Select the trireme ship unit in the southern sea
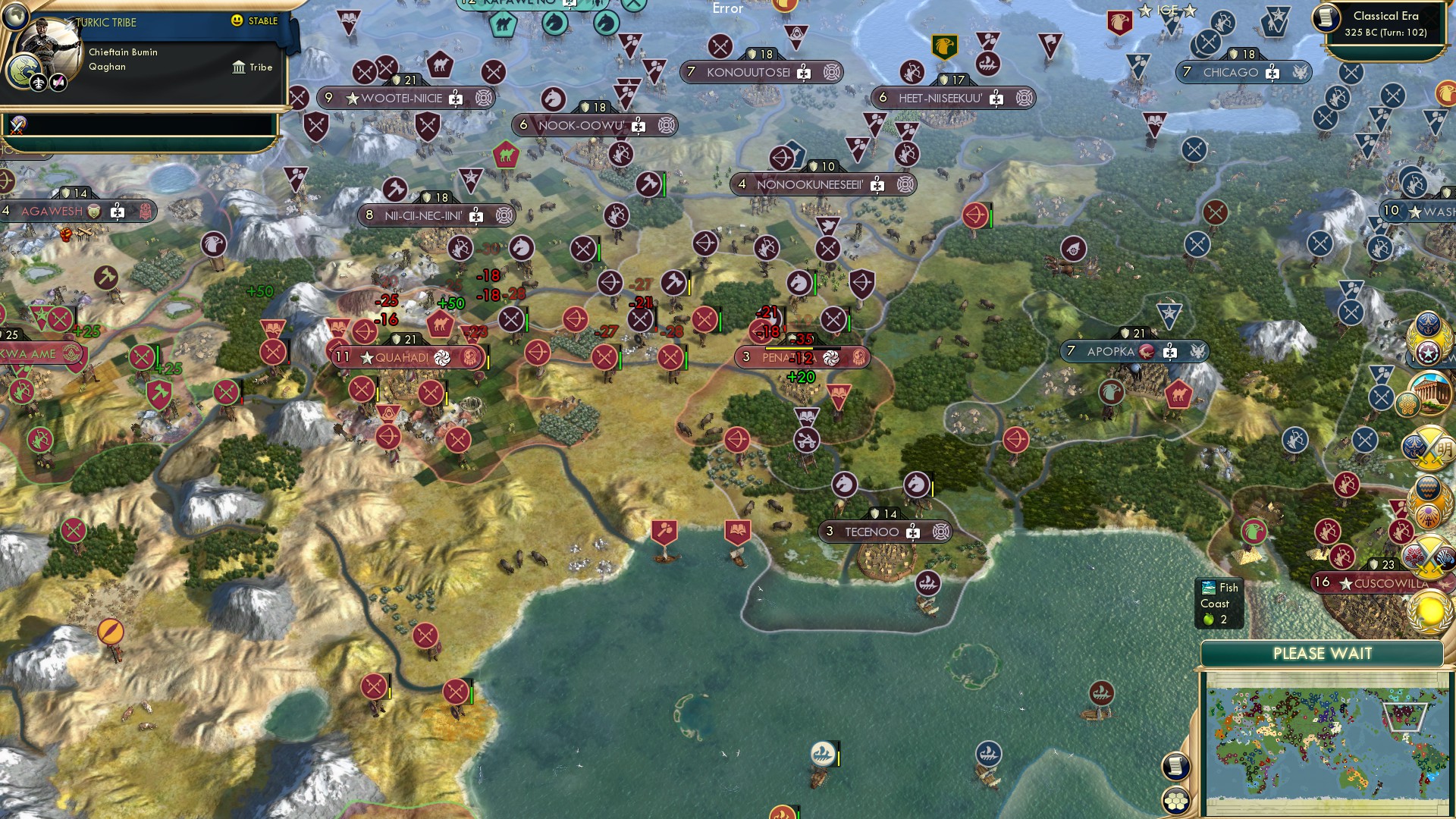This screenshot has height=819, width=1456. (x=822, y=753)
